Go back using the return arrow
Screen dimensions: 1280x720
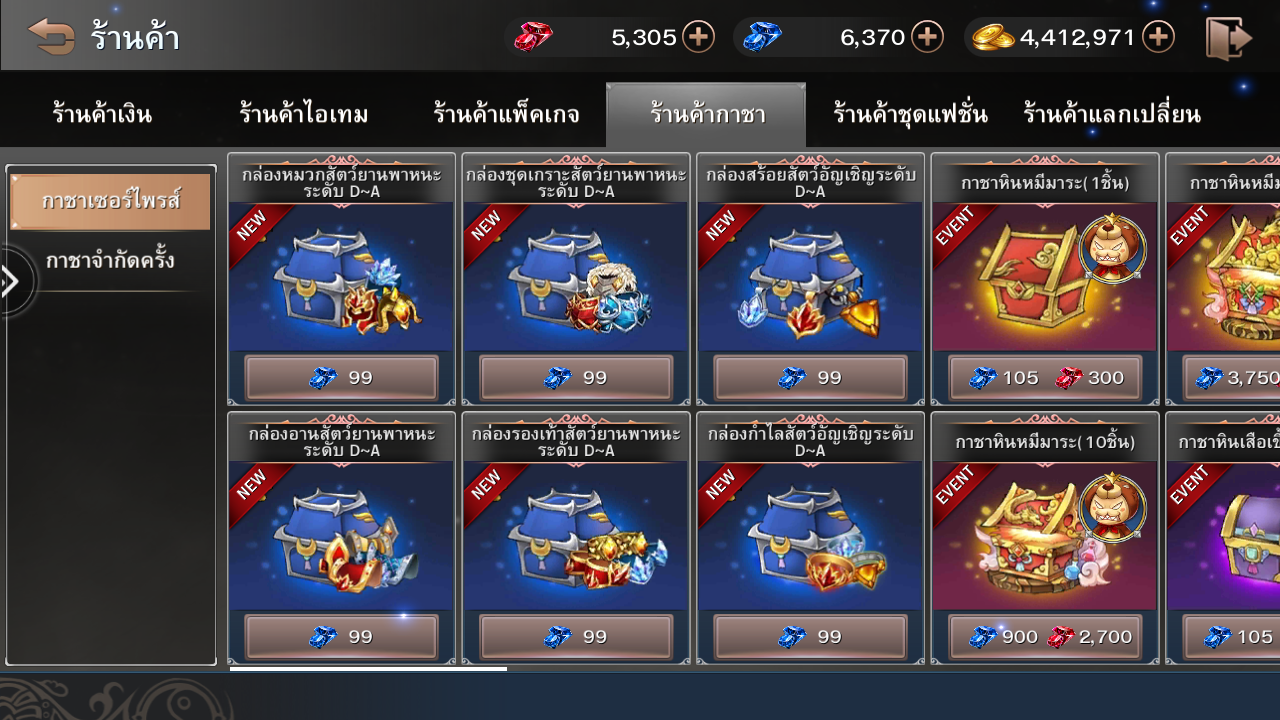52,37
